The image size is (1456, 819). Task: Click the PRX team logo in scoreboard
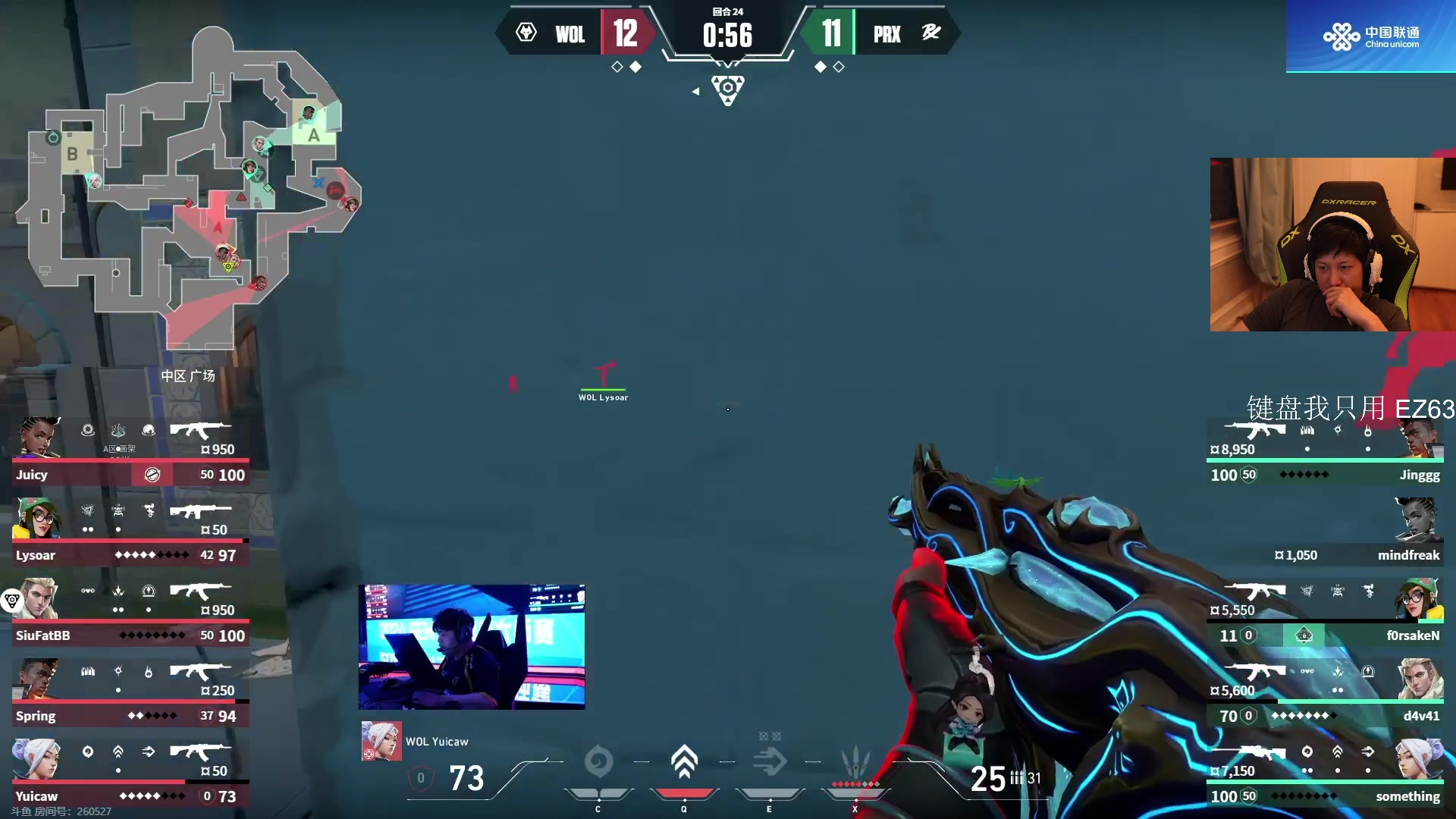pos(930,33)
